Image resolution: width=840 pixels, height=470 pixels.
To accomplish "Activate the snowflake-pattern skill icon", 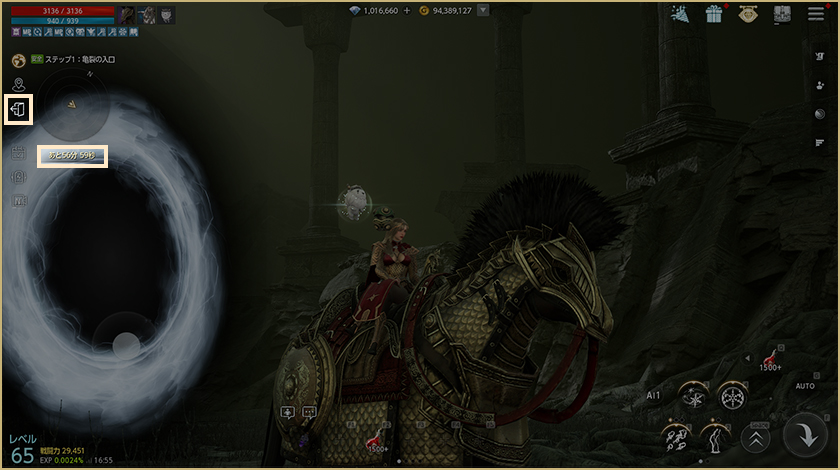I will tap(732, 395).
